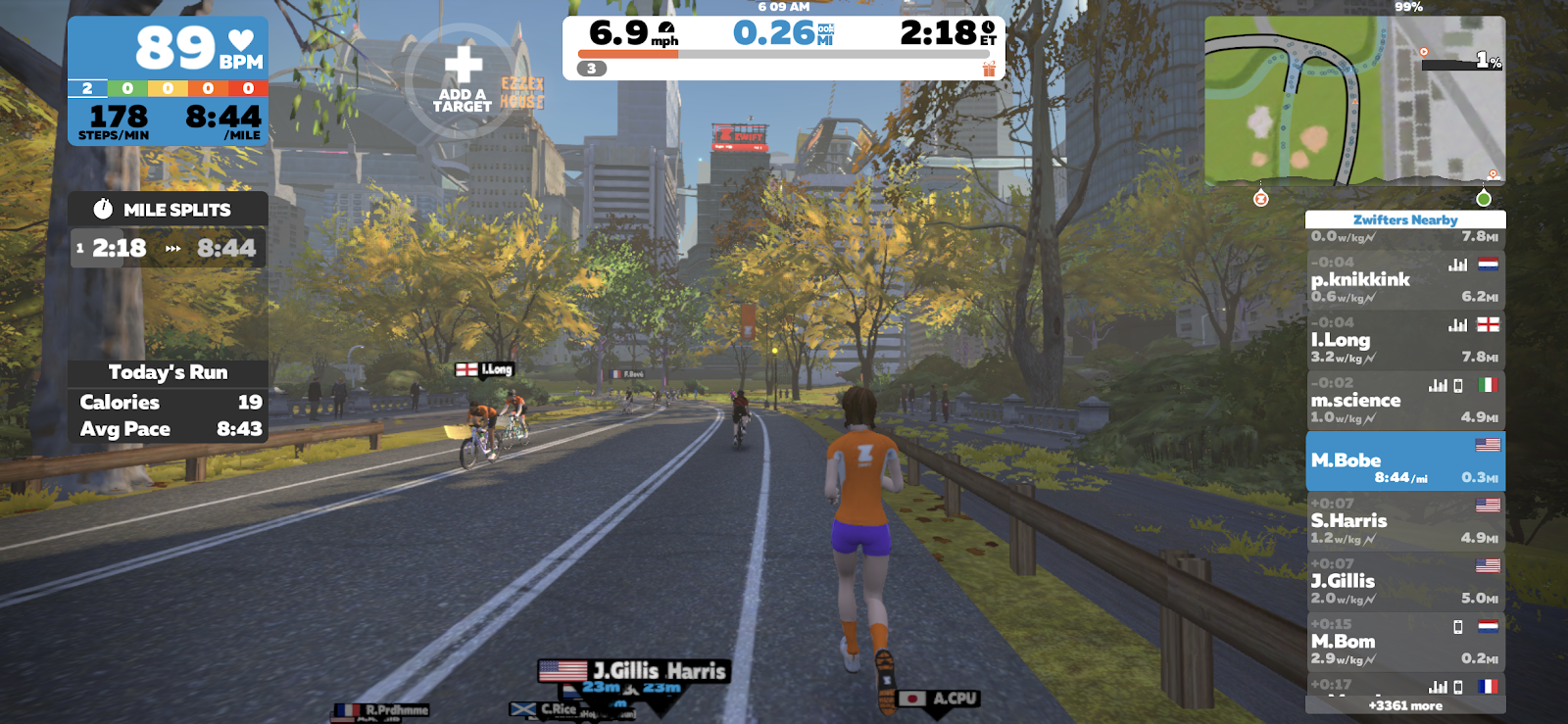The height and width of the screenshot is (724, 1568).
Task: Select S.Harris from Zwifters Nearby
Action: (1404, 521)
